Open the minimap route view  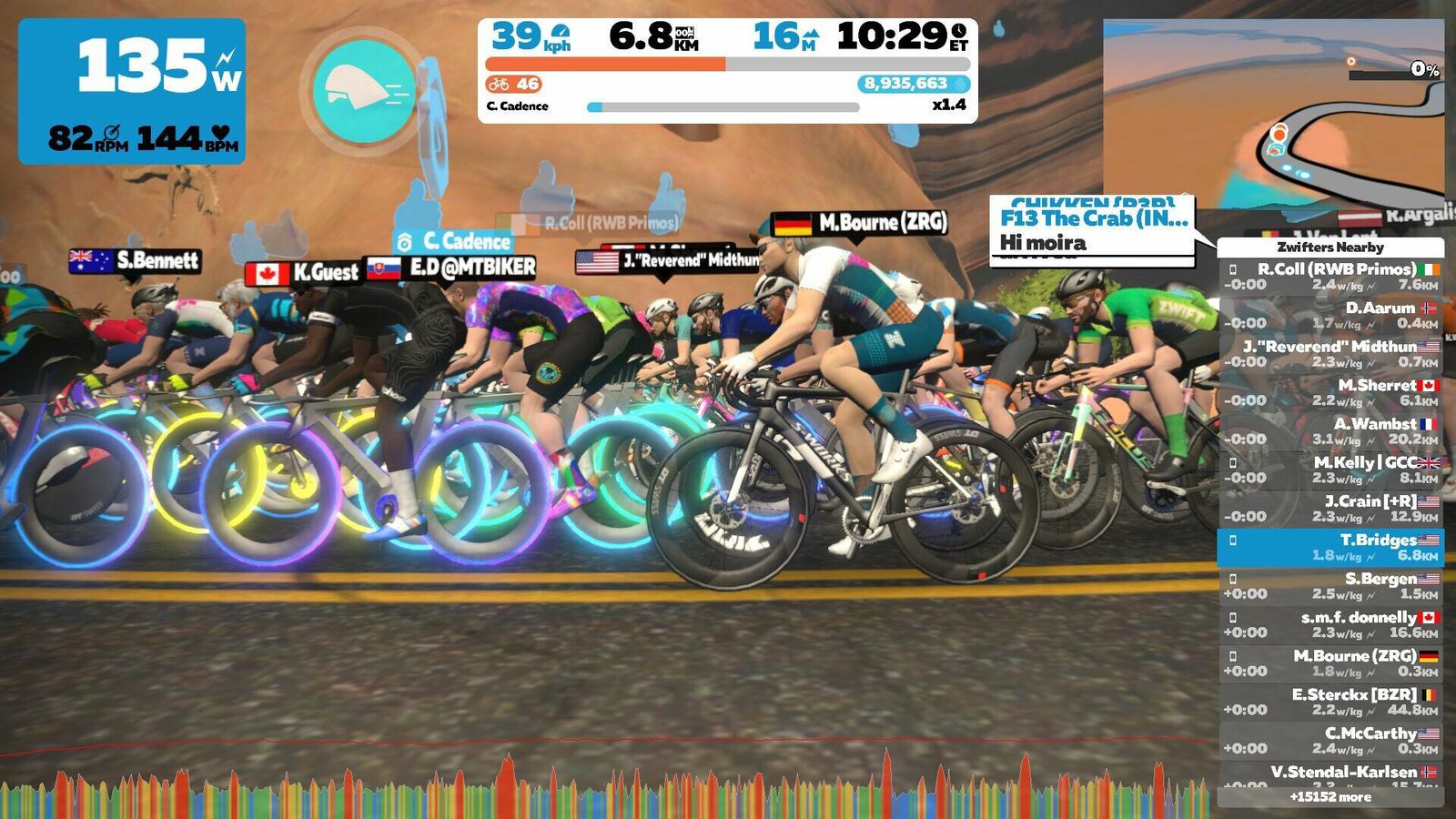click(x=1272, y=114)
